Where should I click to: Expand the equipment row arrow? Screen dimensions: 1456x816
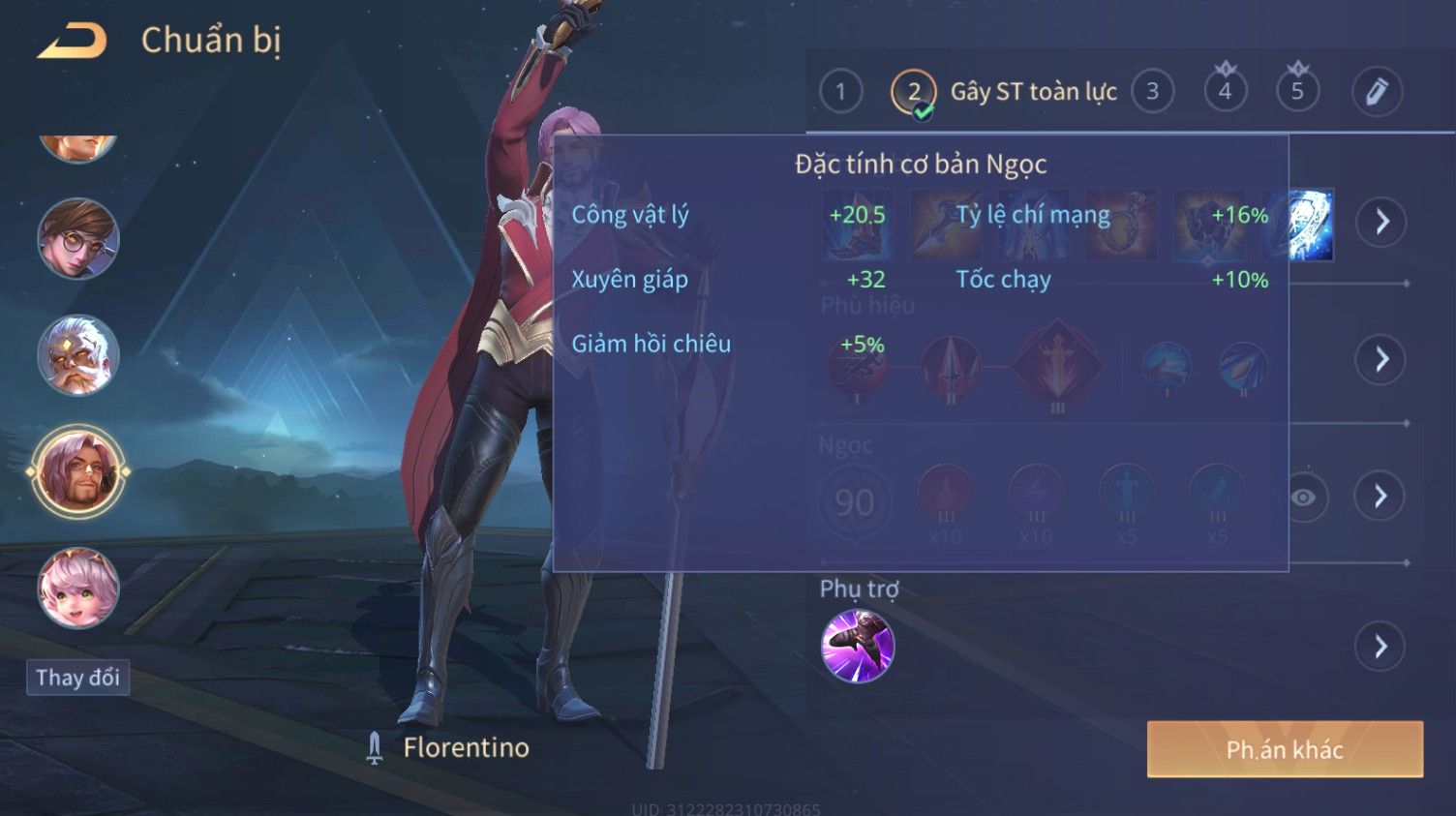pos(1380,222)
